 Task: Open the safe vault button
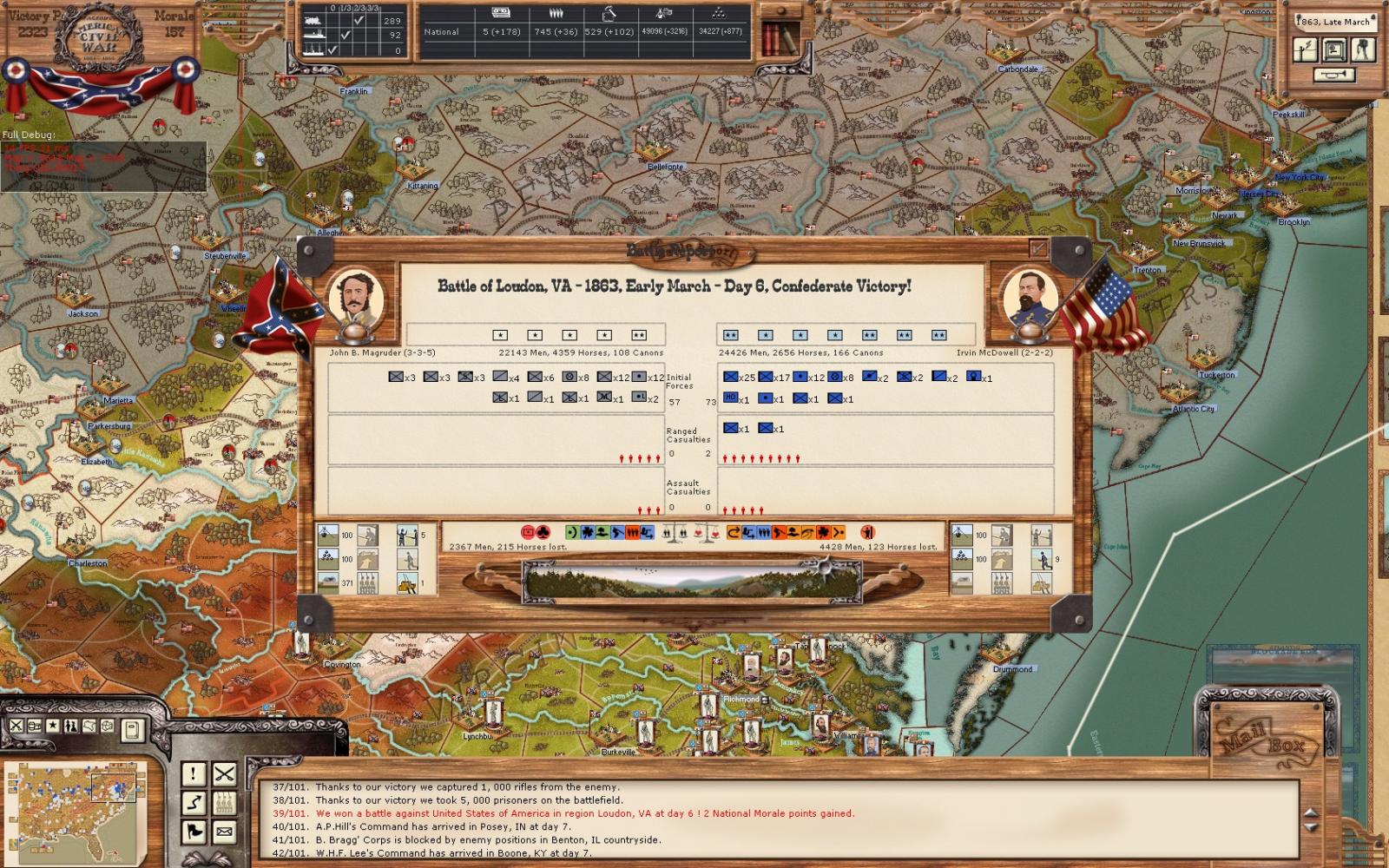[1334, 49]
